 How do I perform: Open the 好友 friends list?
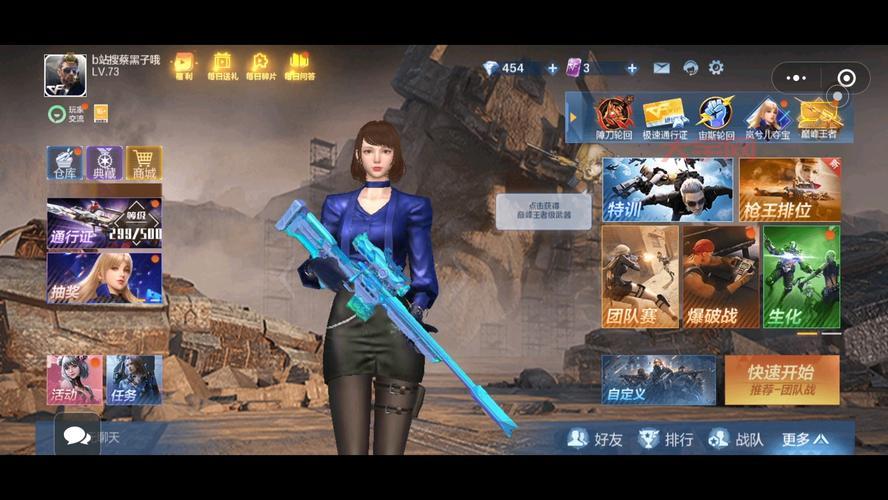click(x=595, y=438)
